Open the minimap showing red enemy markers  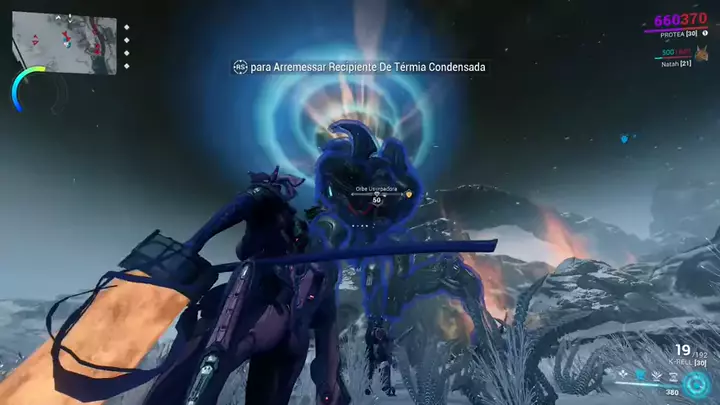pyautogui.click(x=64, y=43)
